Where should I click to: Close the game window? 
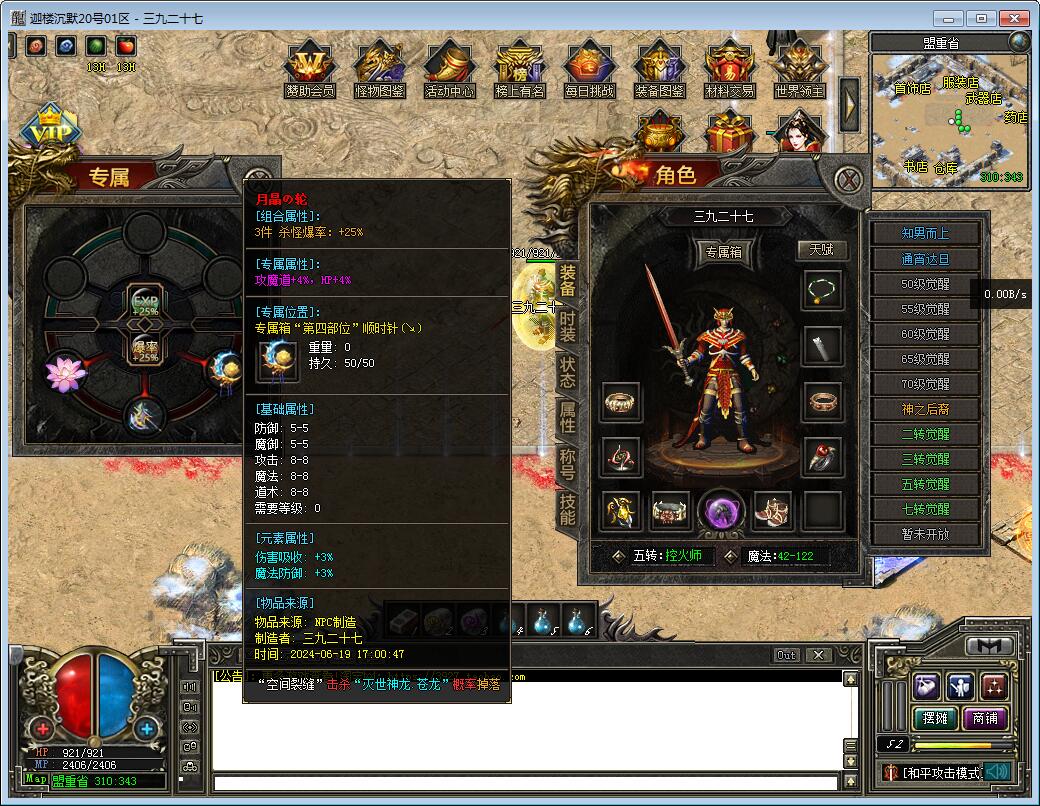click(x=1014, y=18)
